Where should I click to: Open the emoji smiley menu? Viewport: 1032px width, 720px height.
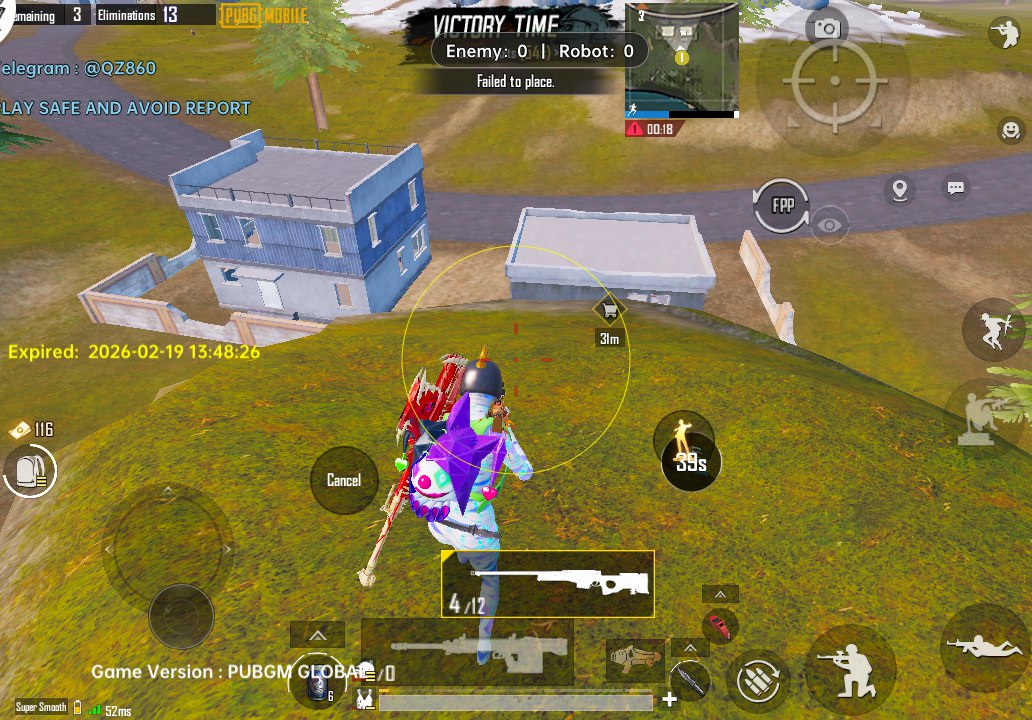[x=1010, y=129]
